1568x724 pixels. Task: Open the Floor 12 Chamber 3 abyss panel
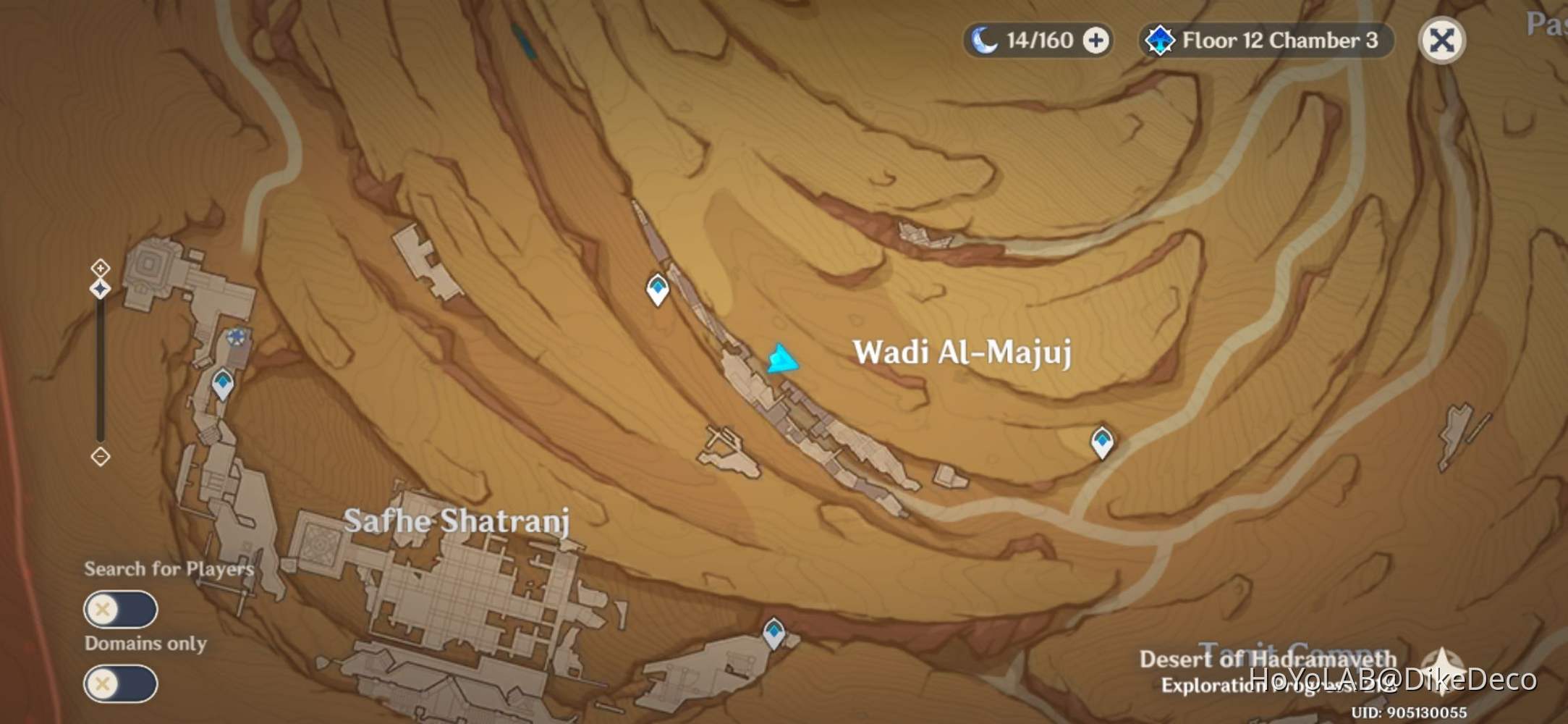pos(1266,41)
